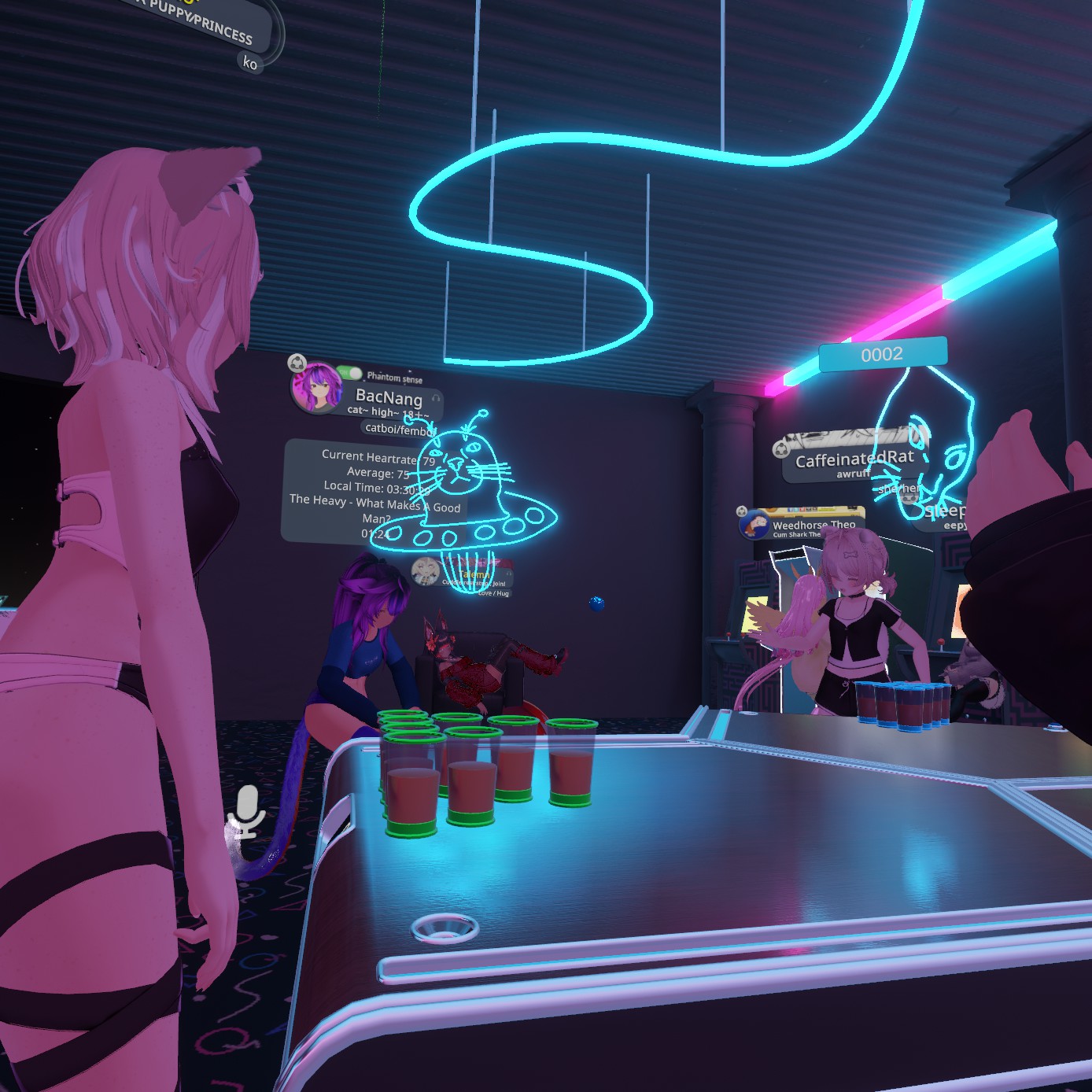Select the CaffeinatedRat nameplate

[854, 459]
